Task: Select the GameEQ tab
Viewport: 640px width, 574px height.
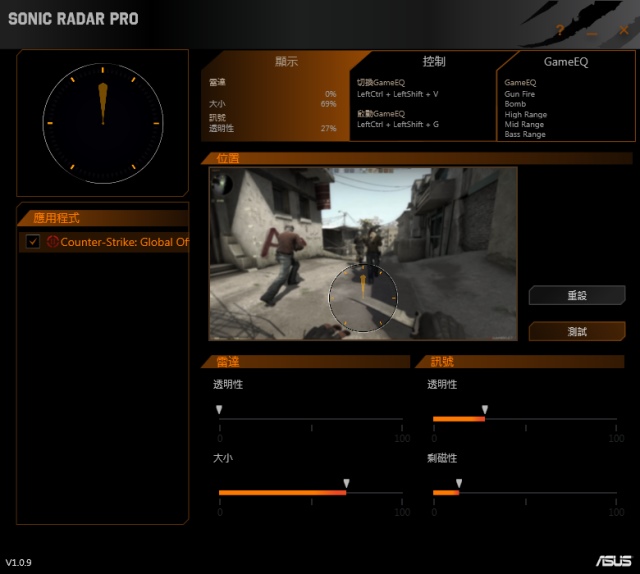Action: pyautogui.click(x=566, y=62)
